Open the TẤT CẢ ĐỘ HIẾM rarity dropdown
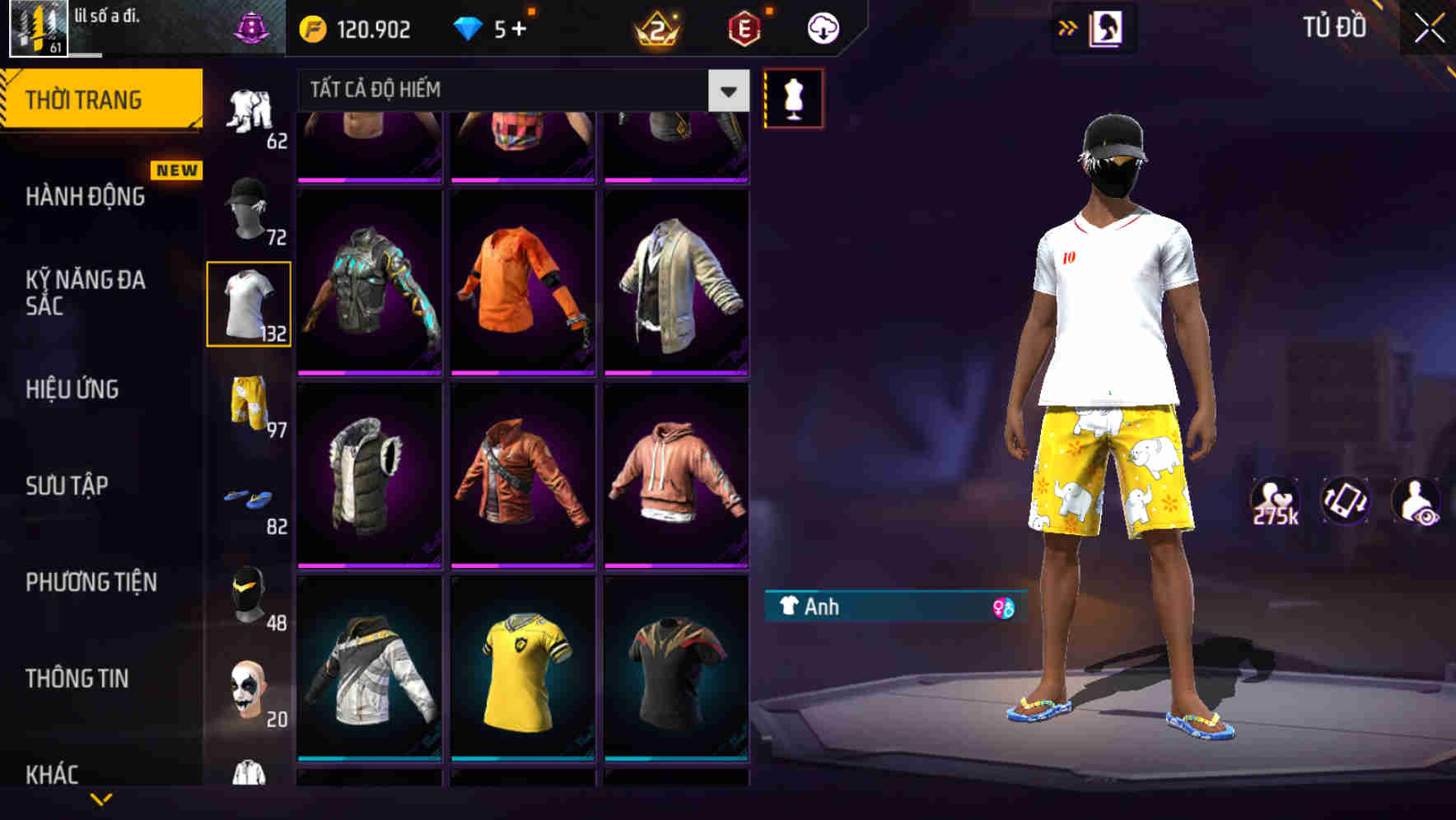 pyautogui.click(x=511, y=90)
